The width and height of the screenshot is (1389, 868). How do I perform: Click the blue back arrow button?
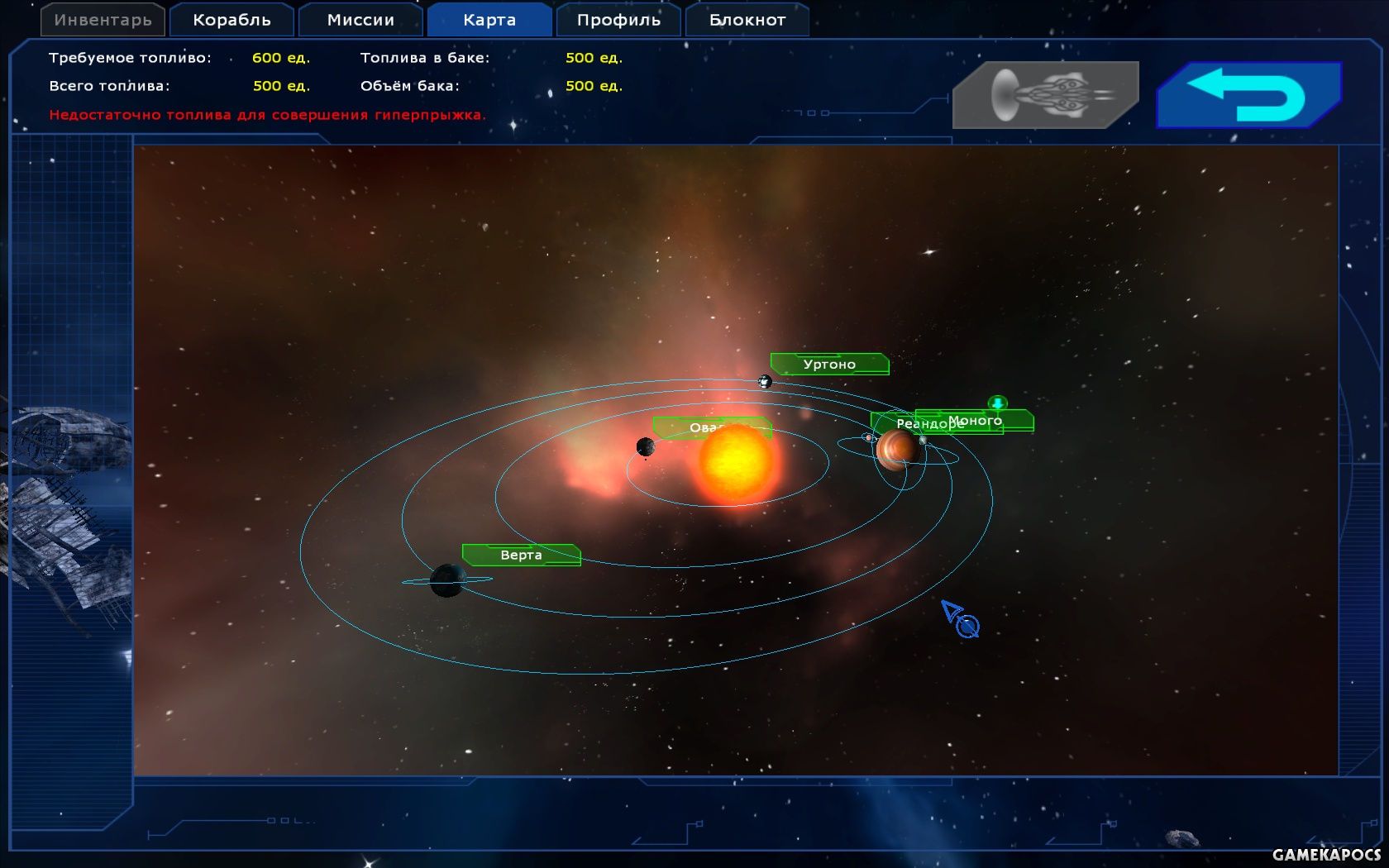tap(1248, 95)
